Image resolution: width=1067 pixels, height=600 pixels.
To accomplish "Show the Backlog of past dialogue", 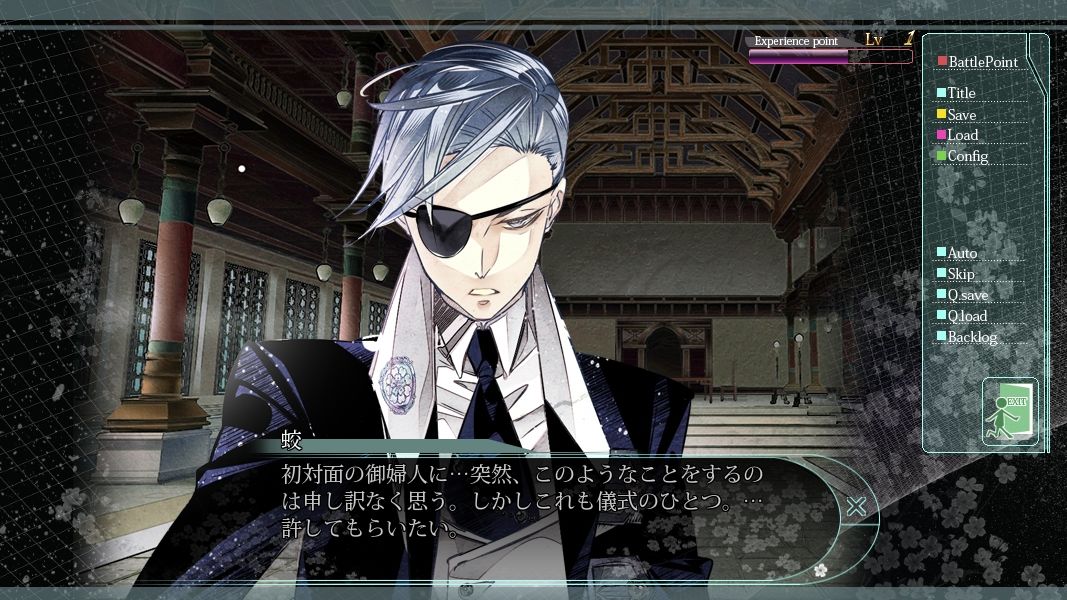I will pyautogui.click(x=972, y=337).
